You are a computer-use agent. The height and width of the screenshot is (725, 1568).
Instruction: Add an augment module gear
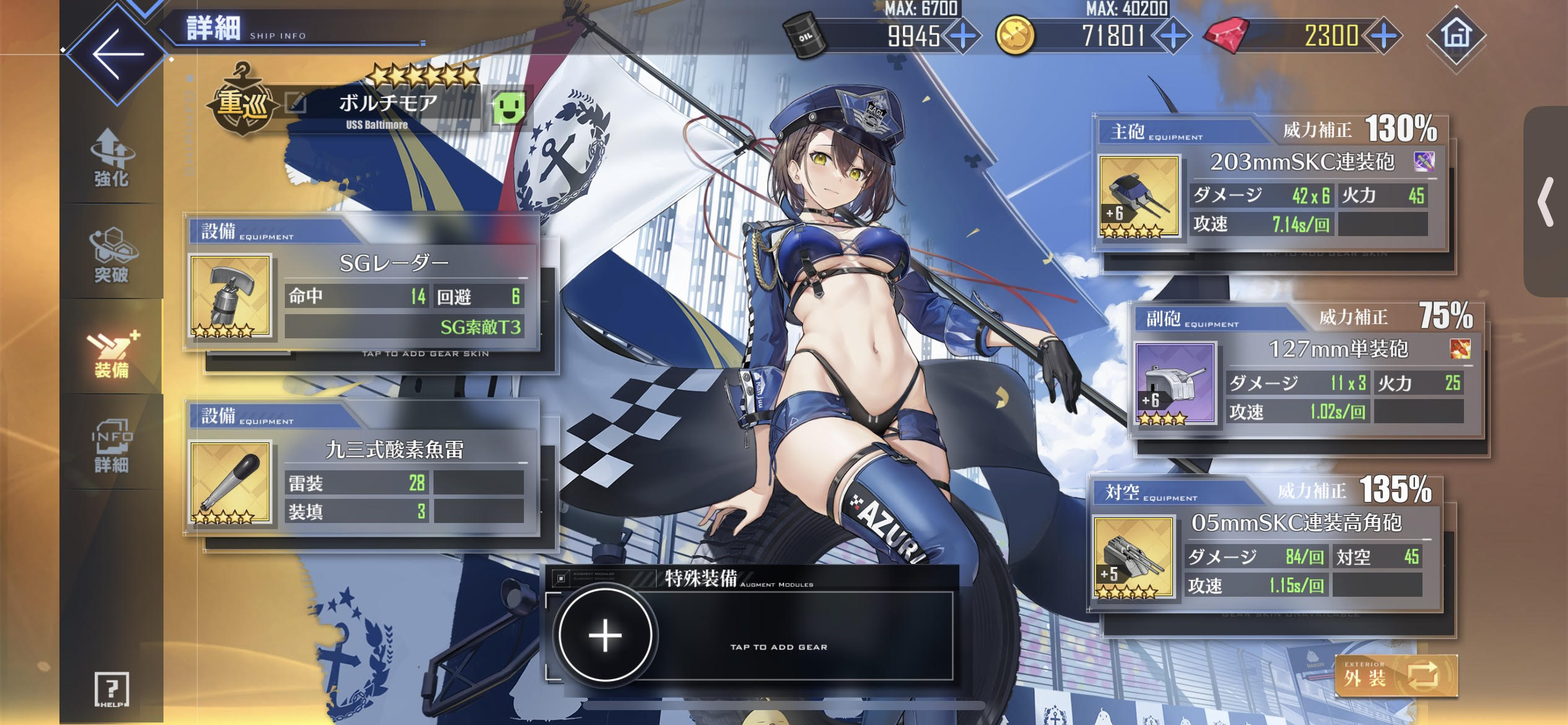click(x=605, y=636)
